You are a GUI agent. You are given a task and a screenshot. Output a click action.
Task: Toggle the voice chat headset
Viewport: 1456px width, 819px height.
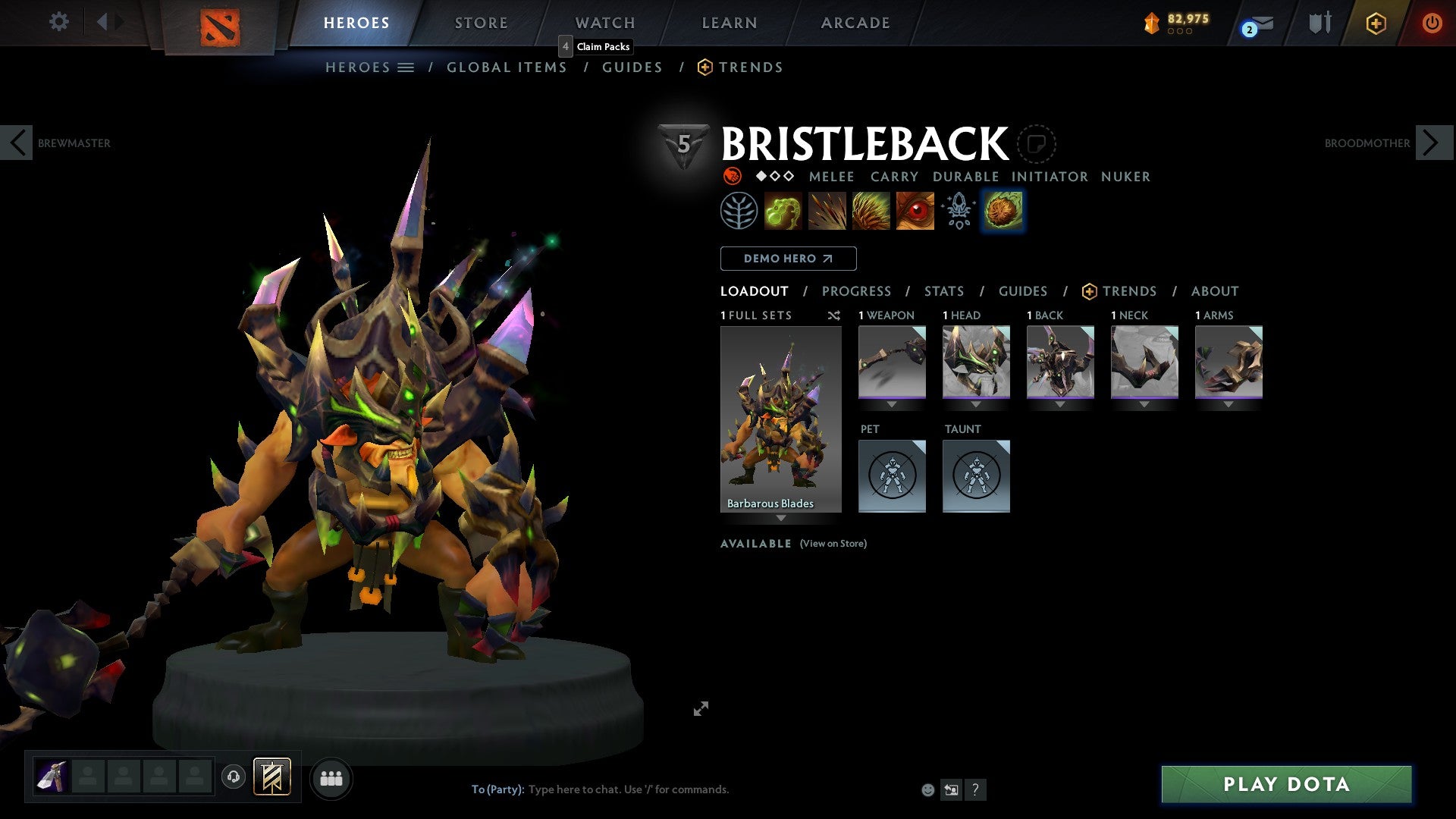click(x=233, y=778)
